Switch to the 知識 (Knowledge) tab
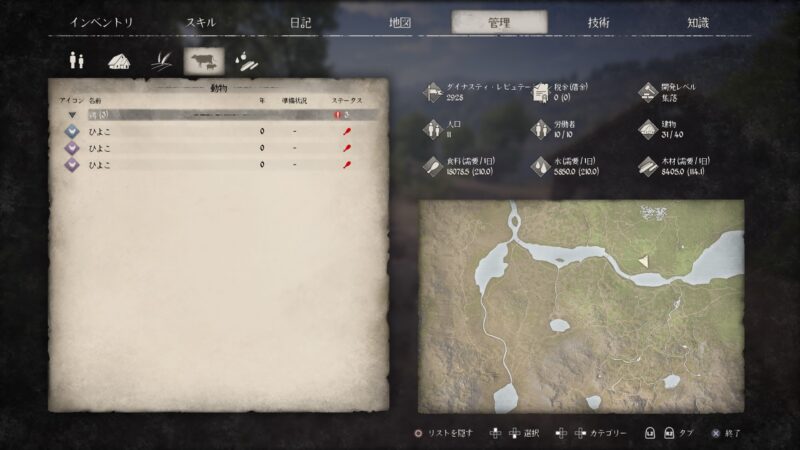This screenshot has height=450, width=800. [699, 22]
